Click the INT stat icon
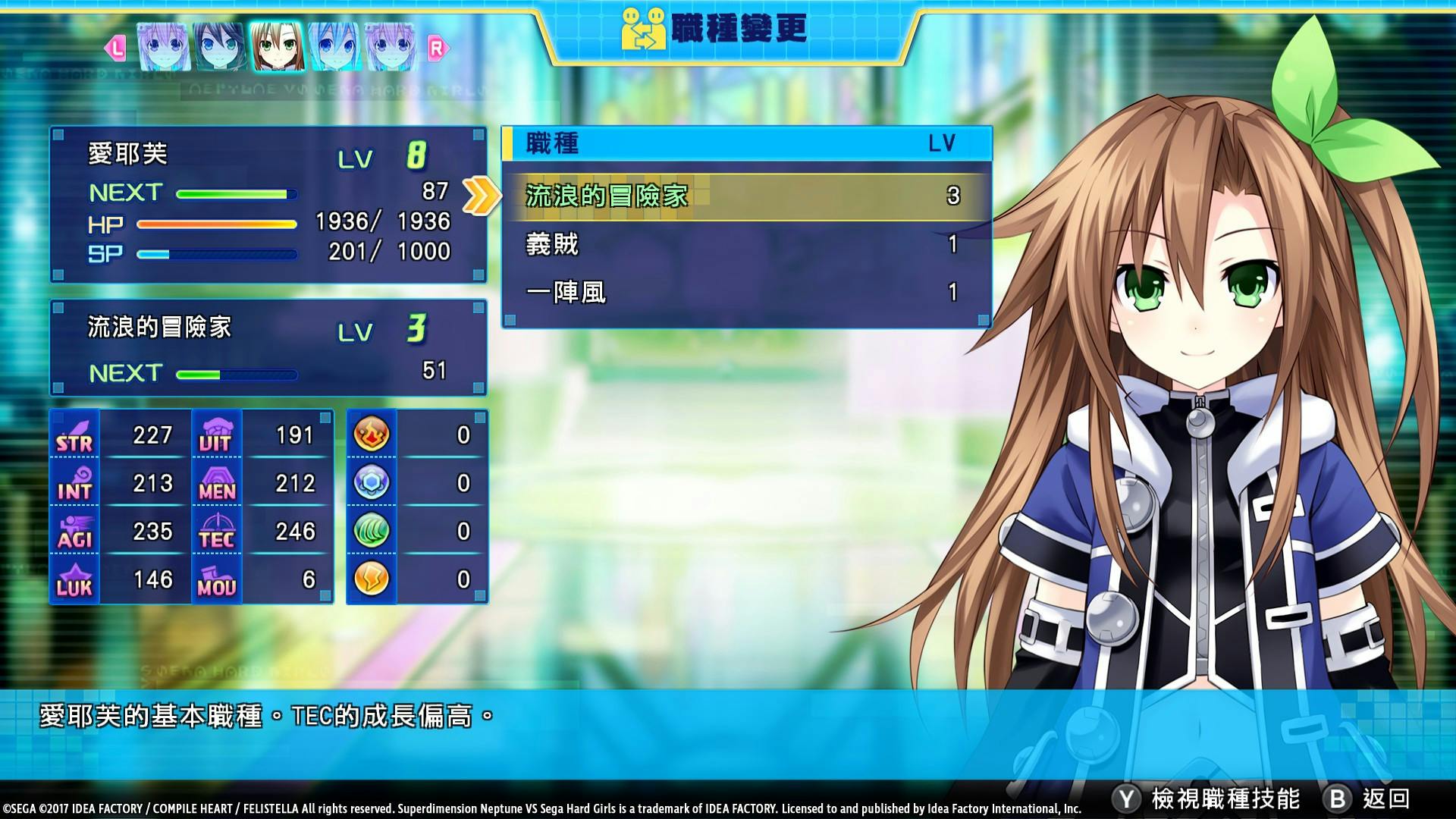Viewport: 1456px width, 819px height. 74,484
